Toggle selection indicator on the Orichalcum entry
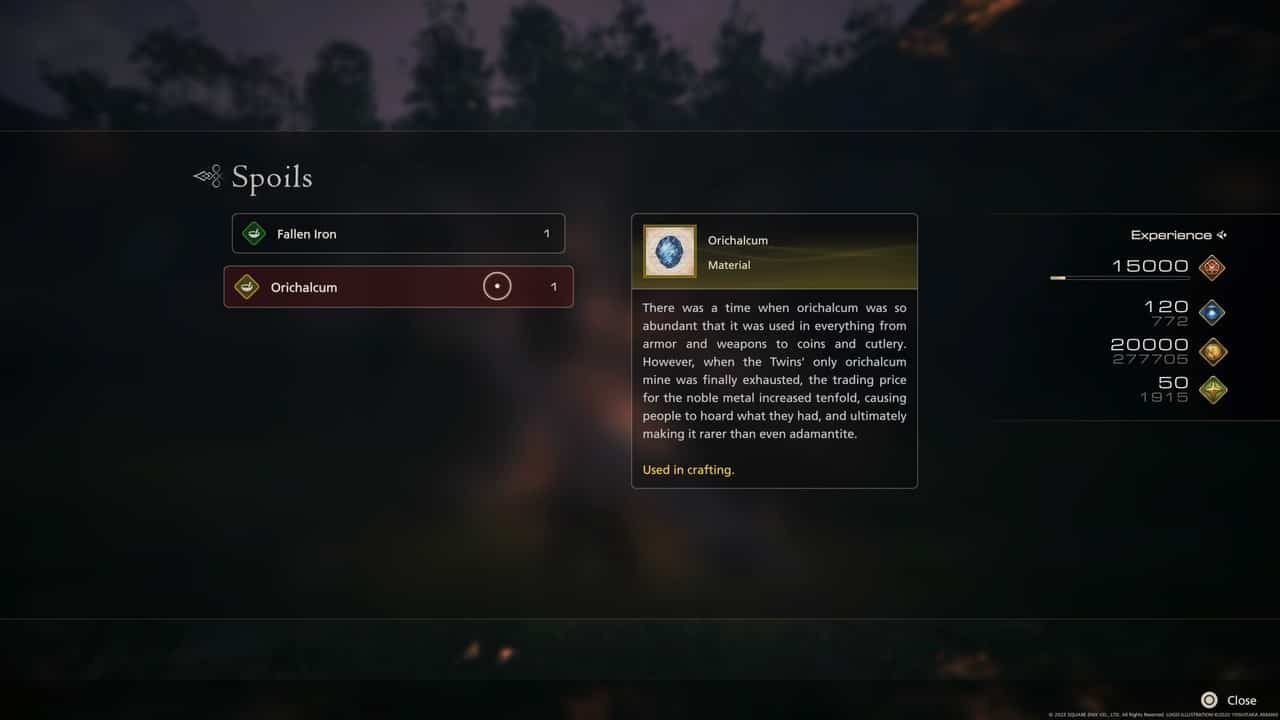This screenshot has height=720, width=1280. (497, 286)
